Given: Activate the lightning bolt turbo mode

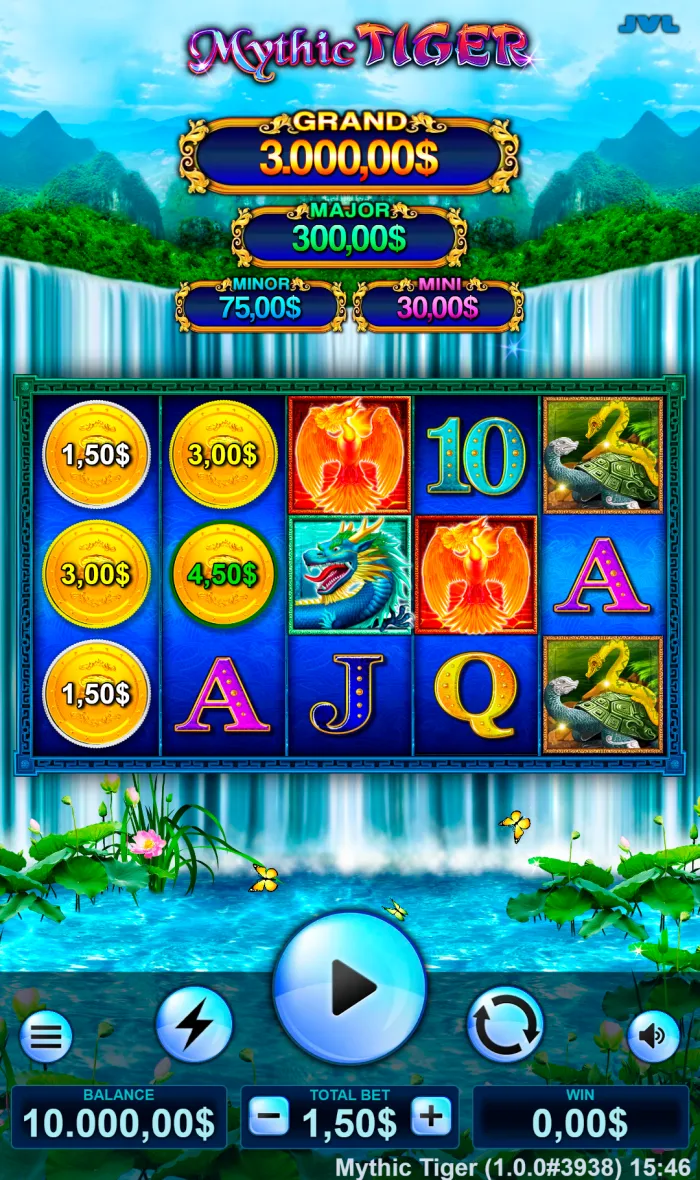Looking at the screenshot, I should pos(194,1024).
